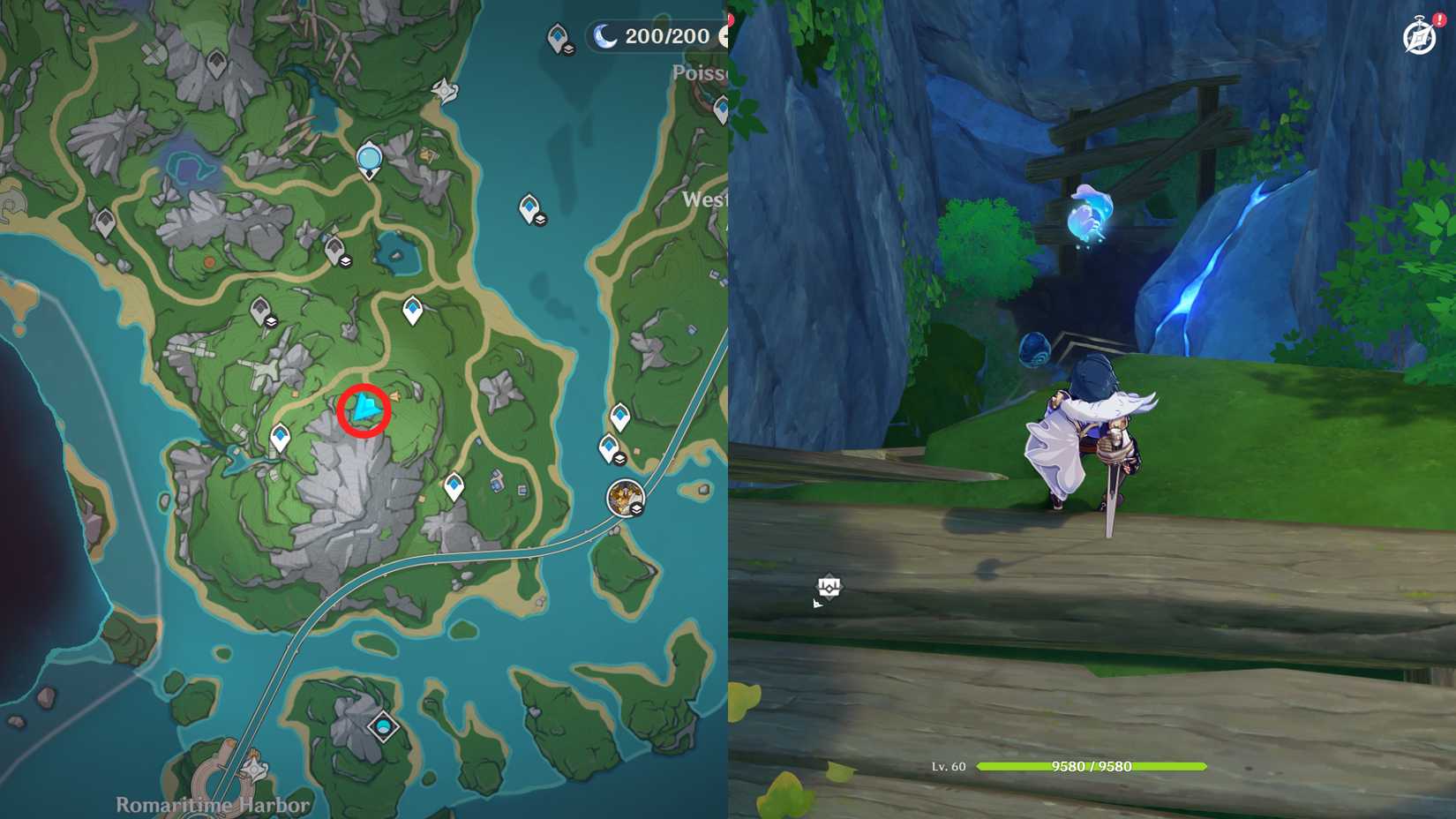Toggle the underground layer badge on the waypoint
The image size is (1456, 819).
[620, 460]
